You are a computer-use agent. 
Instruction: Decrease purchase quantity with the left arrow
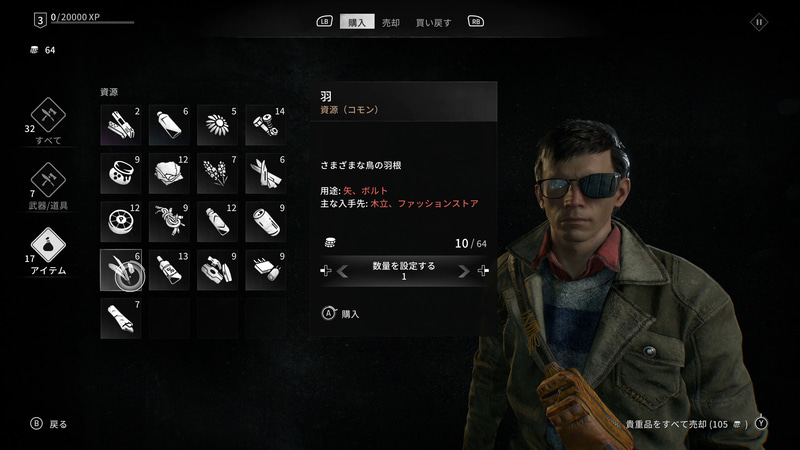pyautogui.click(x=342, y=271)
